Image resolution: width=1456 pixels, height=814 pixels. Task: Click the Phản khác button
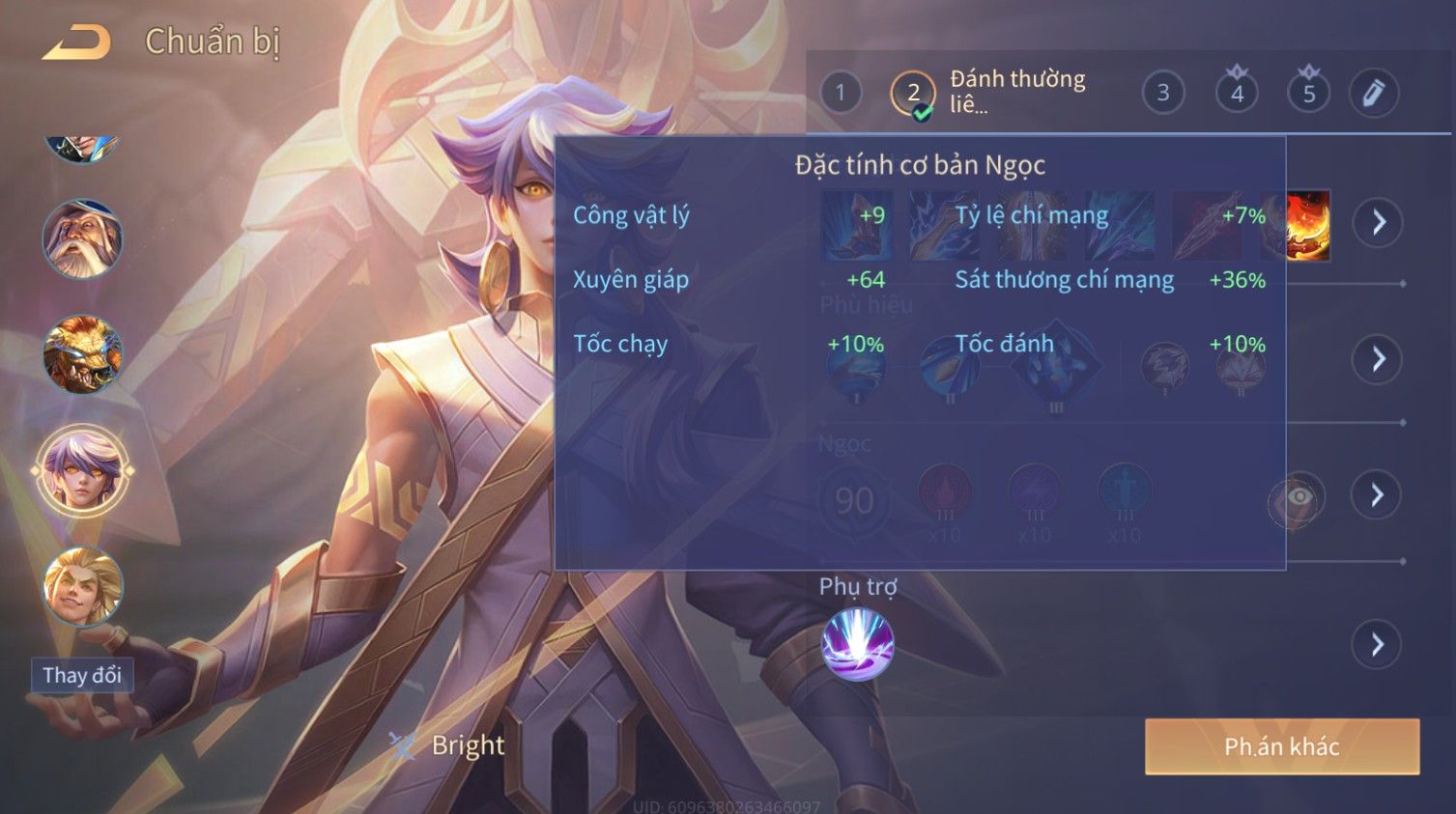click(1281, 746)
